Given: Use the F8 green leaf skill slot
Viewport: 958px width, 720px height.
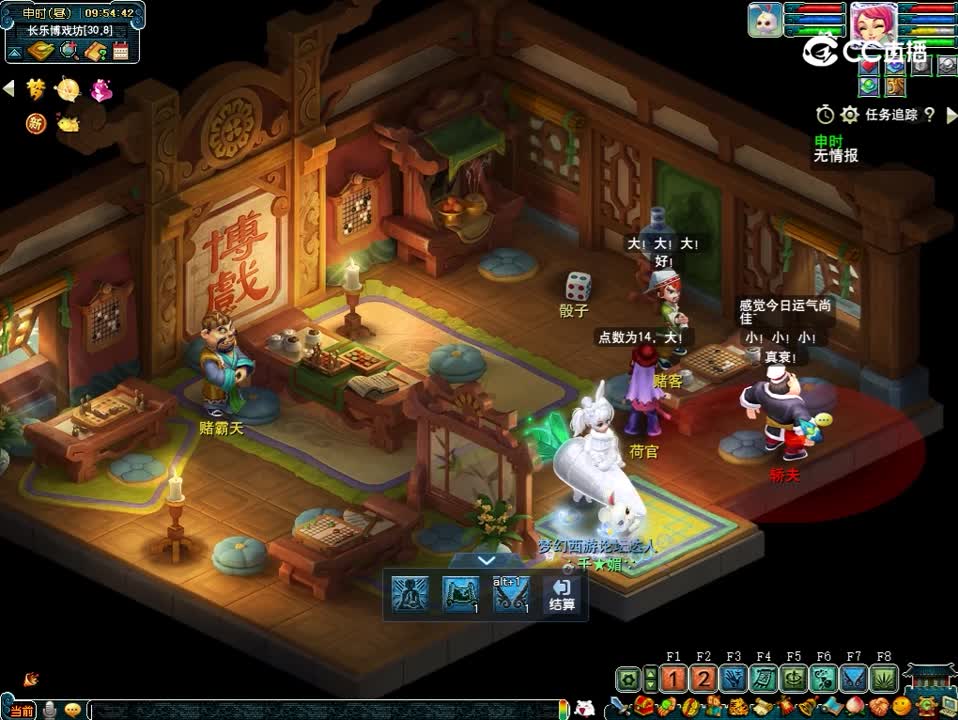Looking at the screenshot, I should coord(883,680).
